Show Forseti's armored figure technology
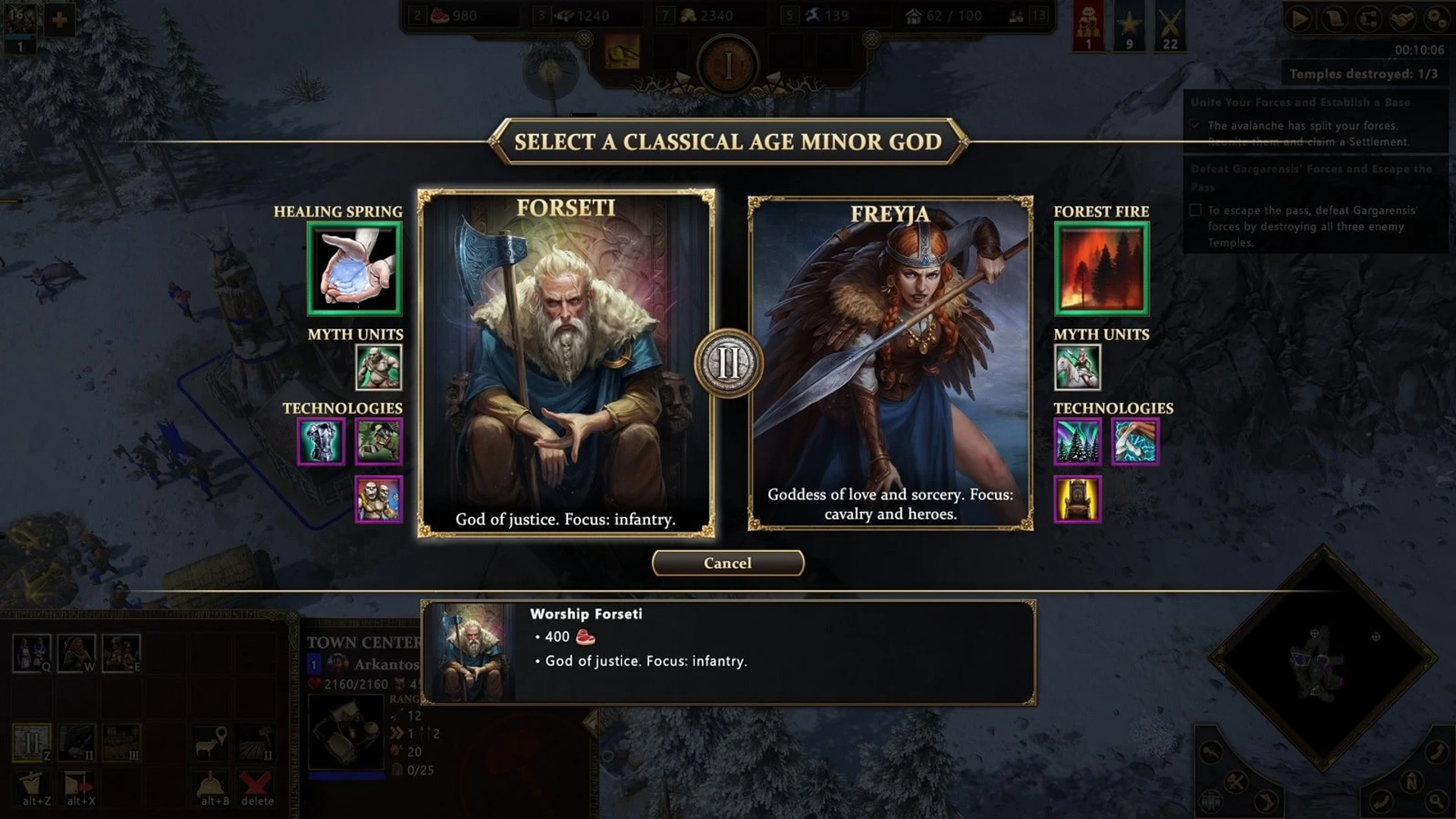 [321, 441]
